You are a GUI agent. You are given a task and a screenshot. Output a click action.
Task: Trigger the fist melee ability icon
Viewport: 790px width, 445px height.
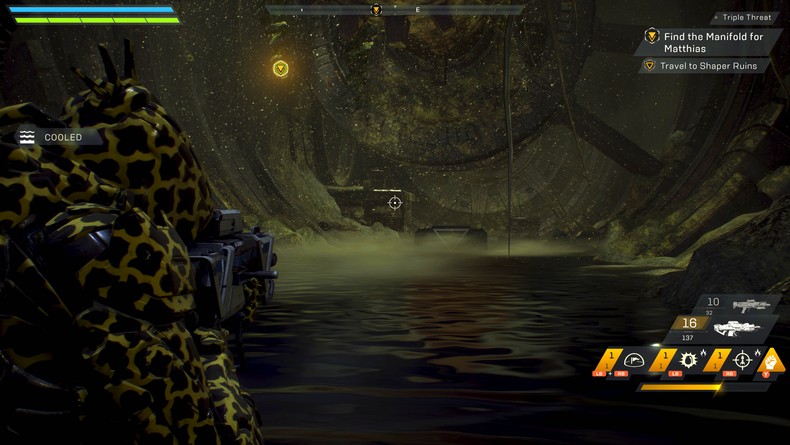coord(768,360)
